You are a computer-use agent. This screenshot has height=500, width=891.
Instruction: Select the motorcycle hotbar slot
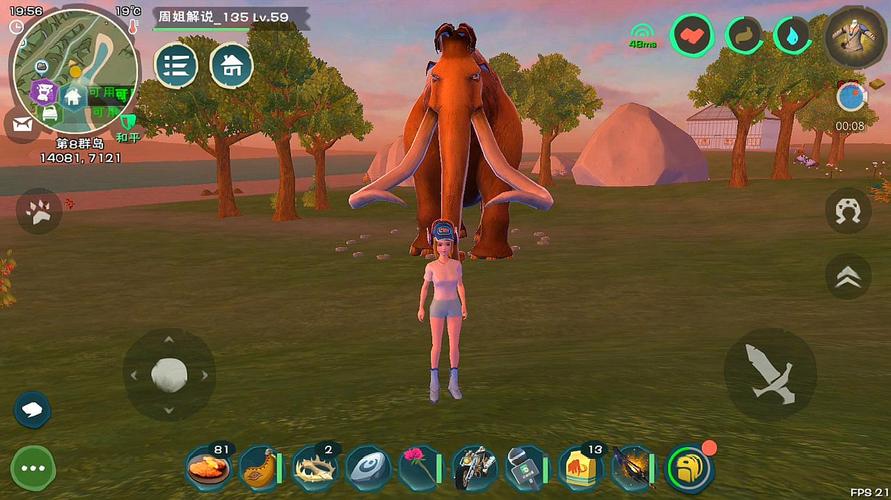point(473,466)
